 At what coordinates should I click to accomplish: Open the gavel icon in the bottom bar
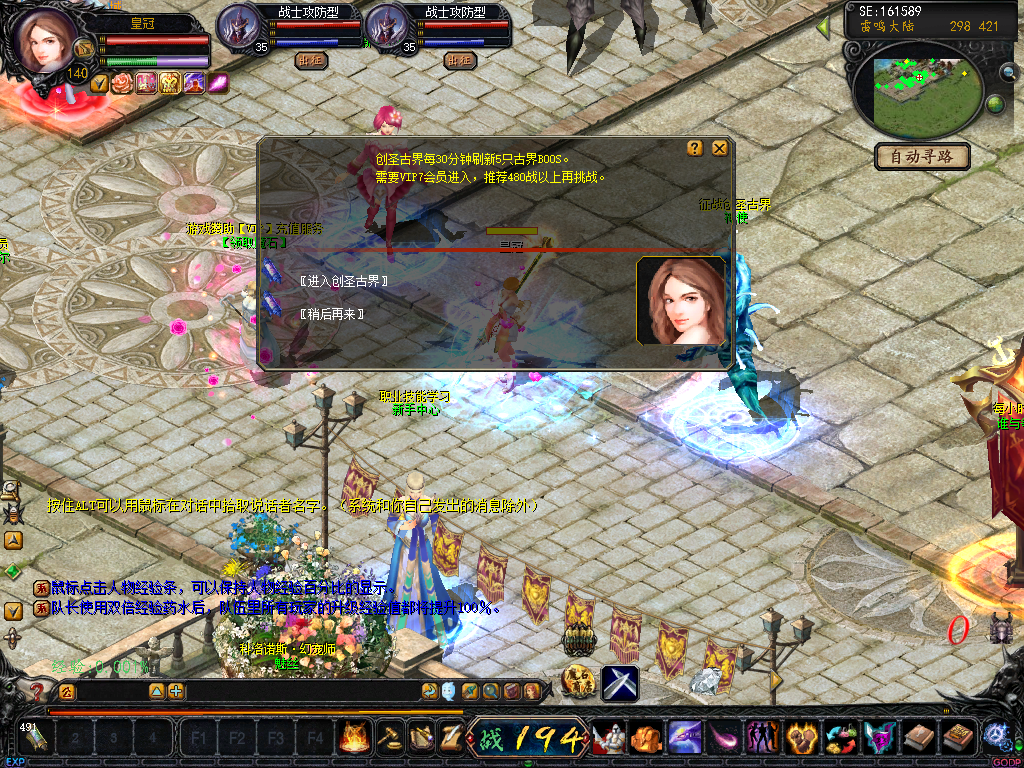[388, 738]
